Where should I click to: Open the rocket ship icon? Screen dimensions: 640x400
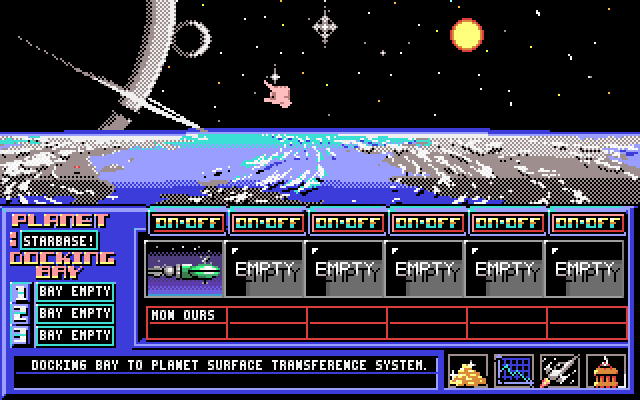coord(560,371)
